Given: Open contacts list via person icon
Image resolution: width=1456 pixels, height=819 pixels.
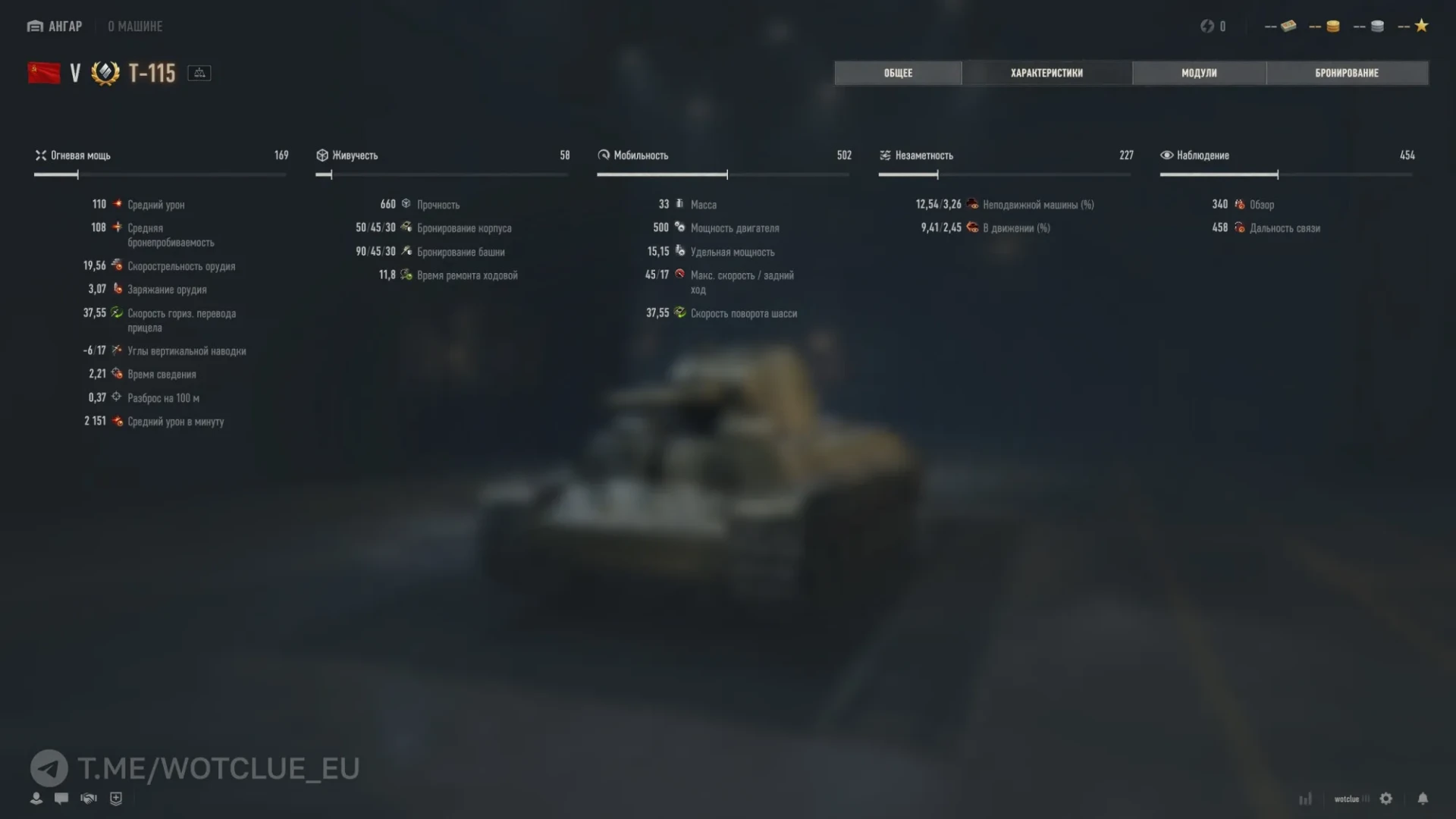Looking at the screenshot, I should pos(36,799).
